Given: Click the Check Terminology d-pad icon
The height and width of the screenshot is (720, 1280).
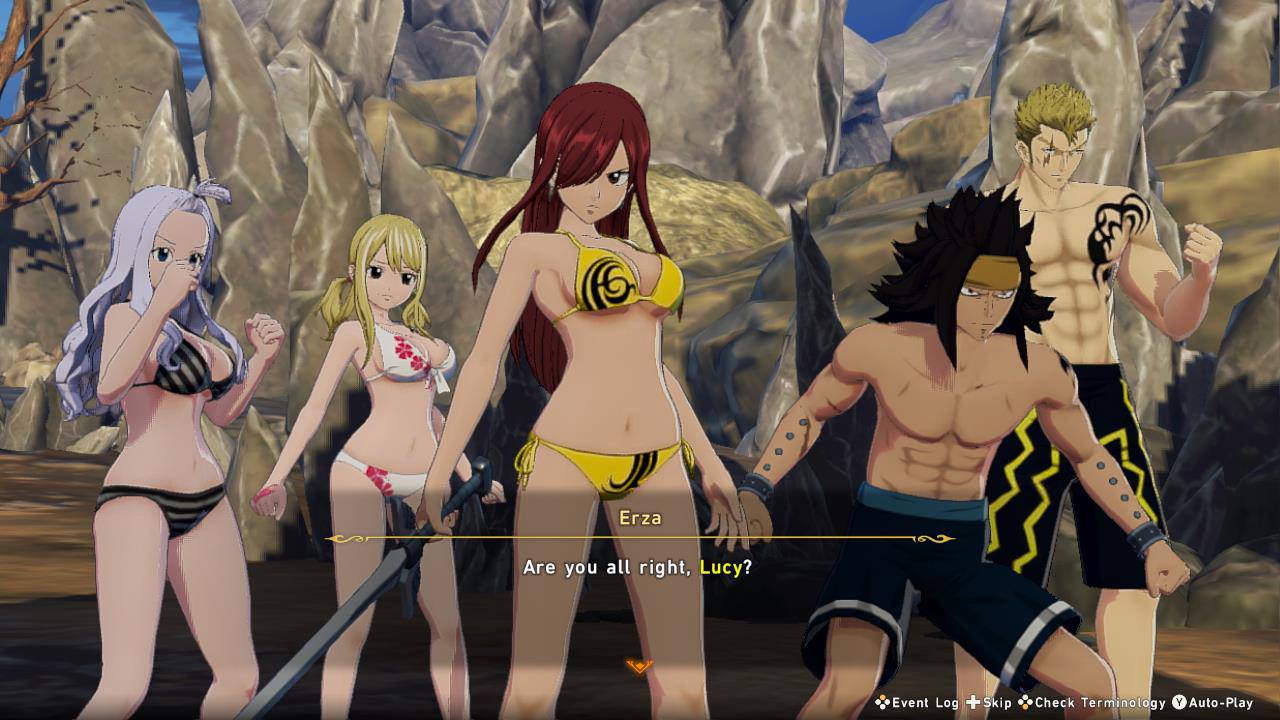Looking at the screenshot, I should pyautogui.click(x=1024, y=703).
